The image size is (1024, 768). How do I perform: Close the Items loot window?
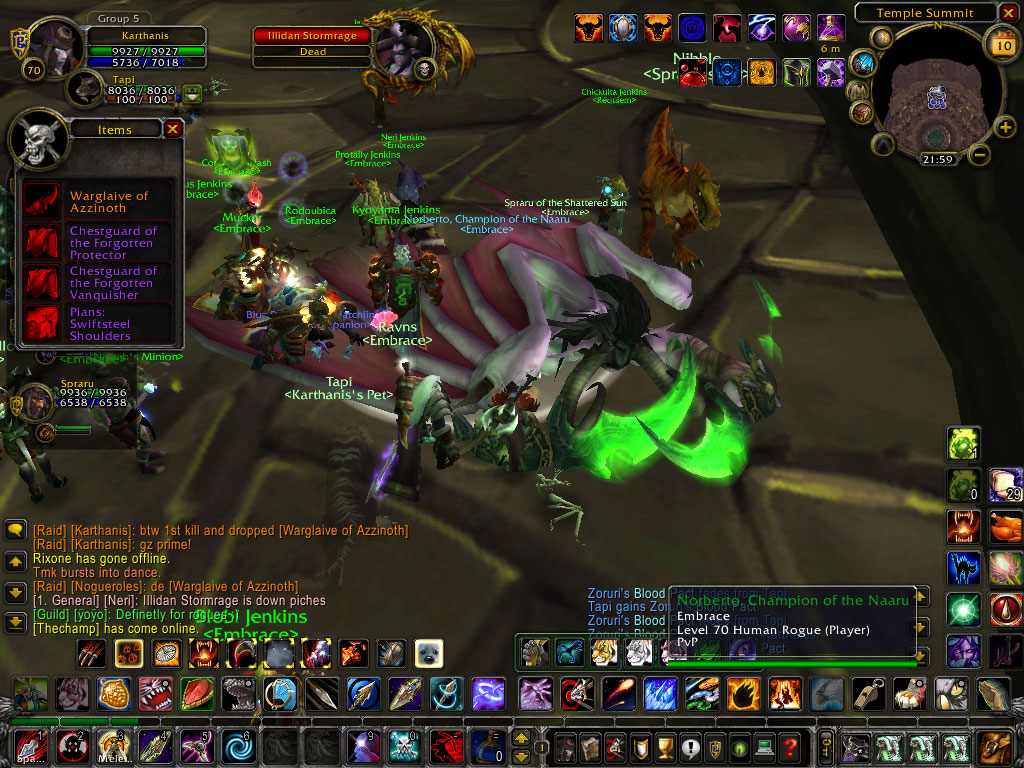click(173, 129)
